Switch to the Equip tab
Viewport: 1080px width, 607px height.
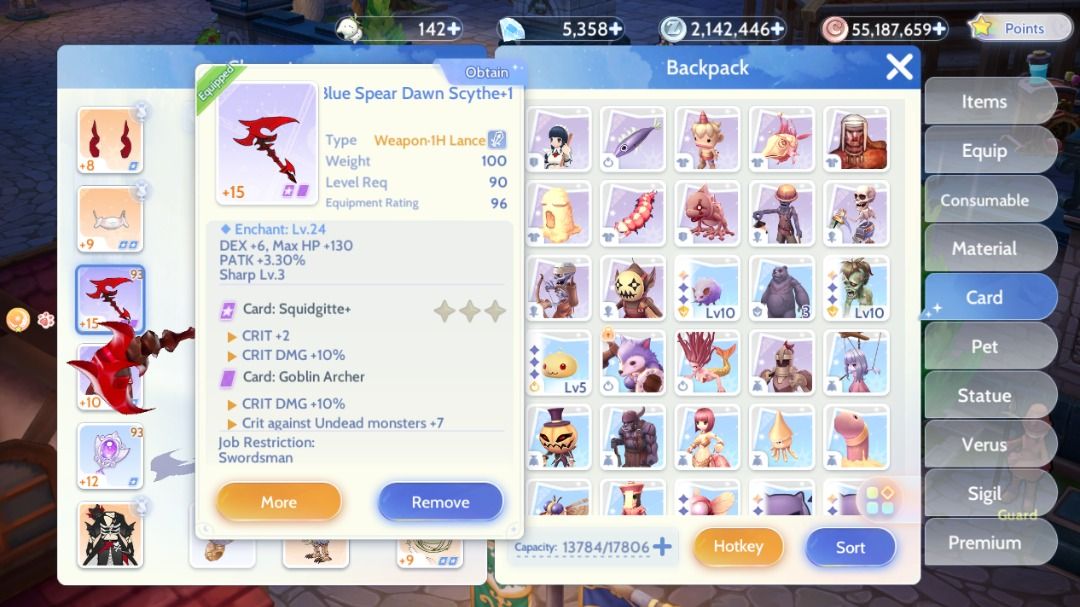pos(984,151)
